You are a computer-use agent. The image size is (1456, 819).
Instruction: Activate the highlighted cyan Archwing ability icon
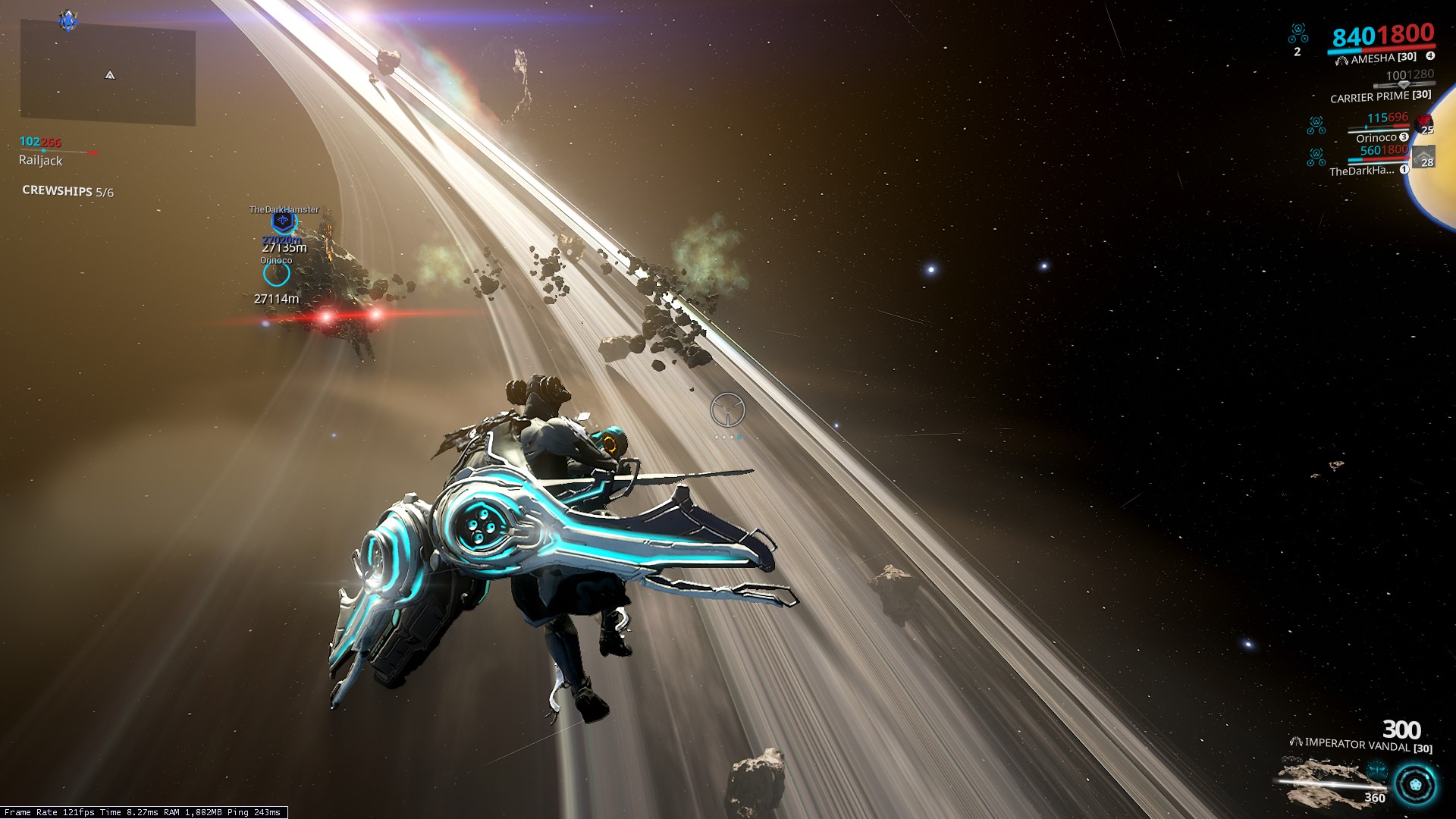(x=1377, y=771)
